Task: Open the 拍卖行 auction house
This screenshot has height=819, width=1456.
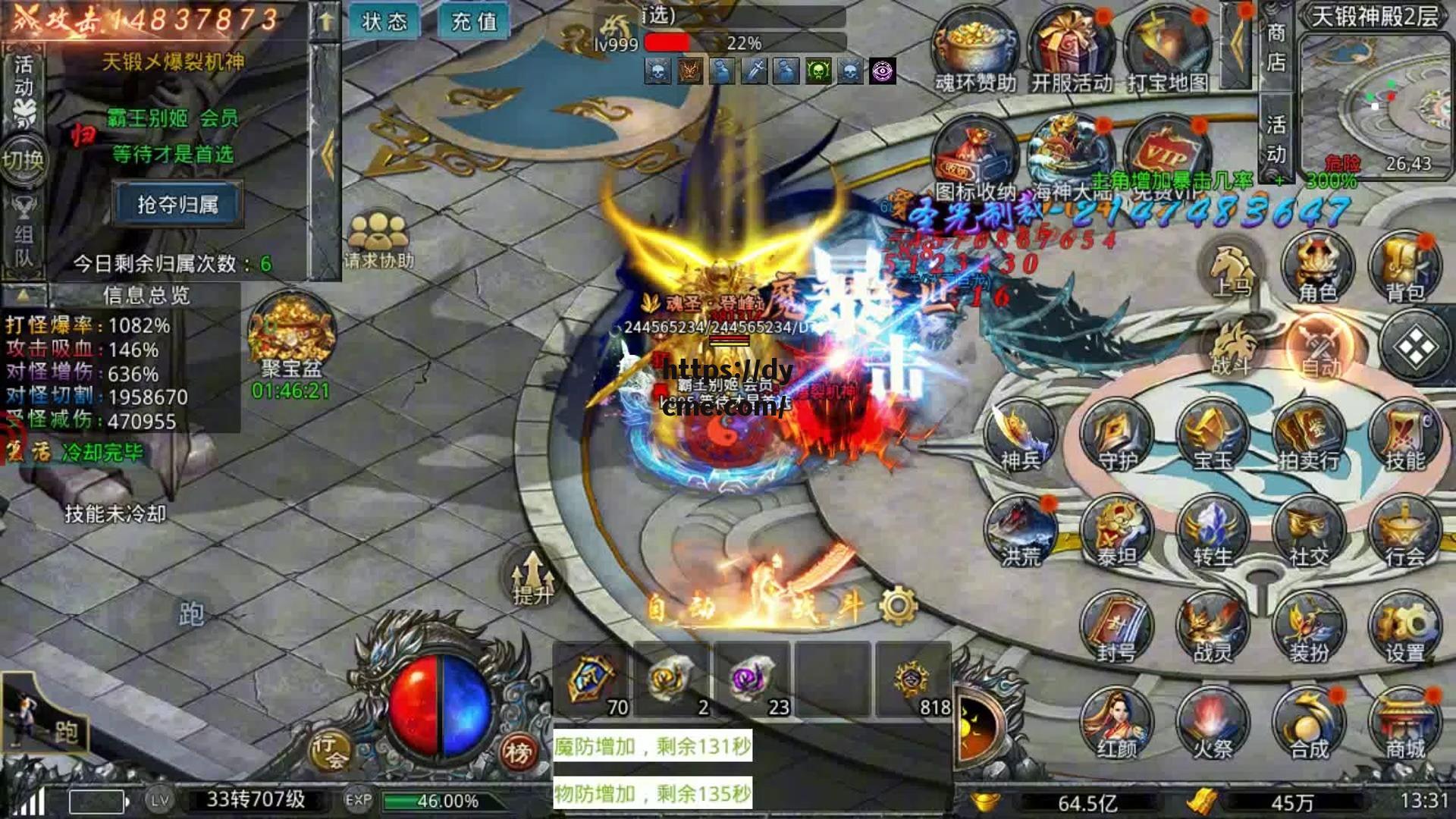Action: coord(1309,438)
